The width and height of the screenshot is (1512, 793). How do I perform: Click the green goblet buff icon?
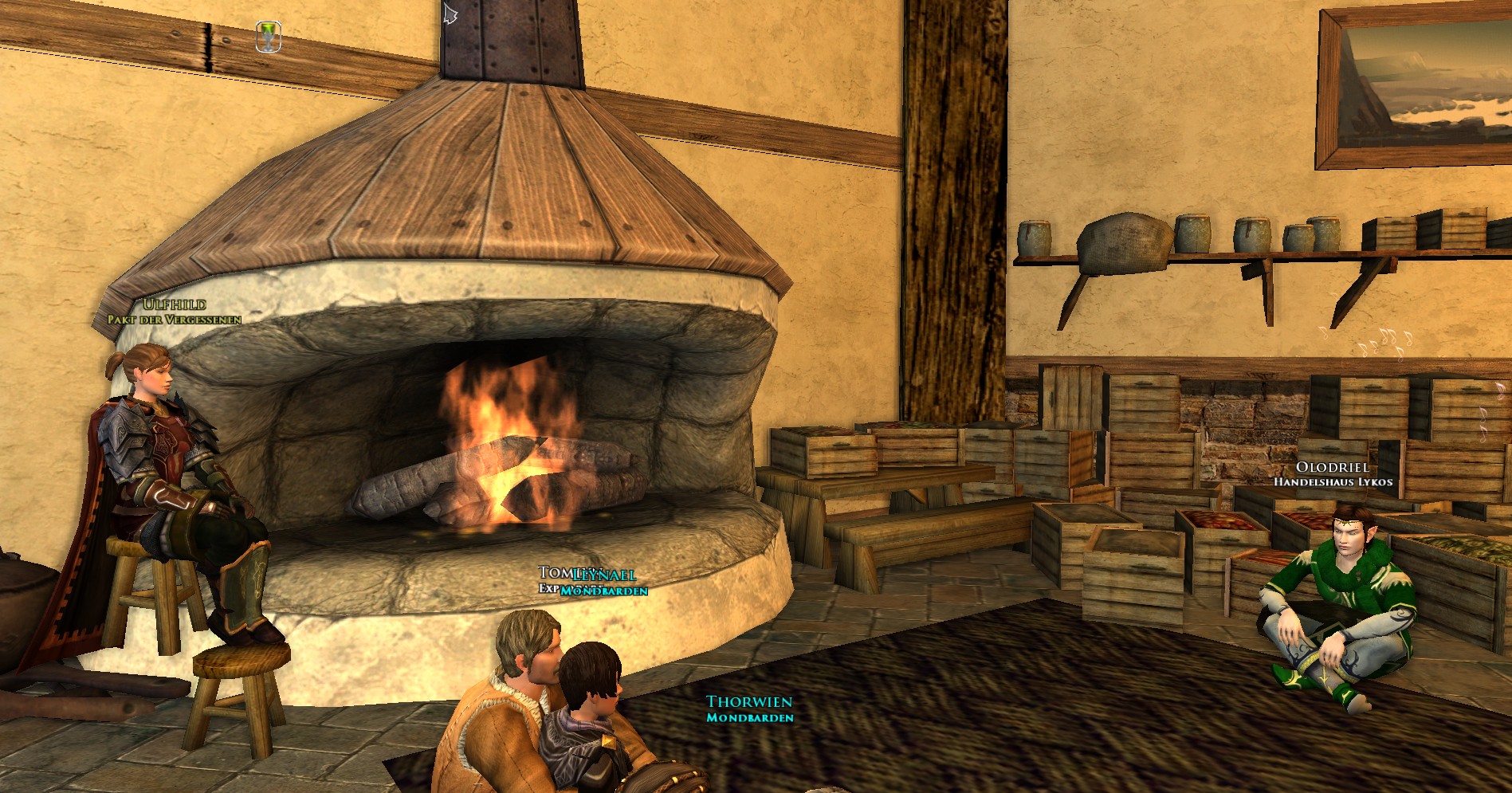point(269,37)
